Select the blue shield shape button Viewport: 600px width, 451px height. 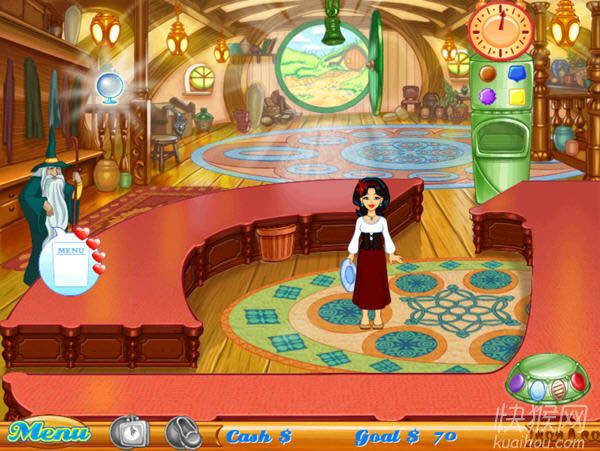click(516, 73)
